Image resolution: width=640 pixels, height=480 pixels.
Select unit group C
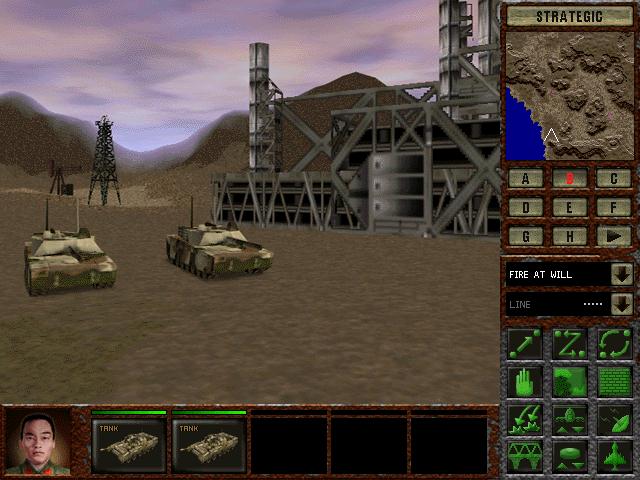tap(614, 179)
